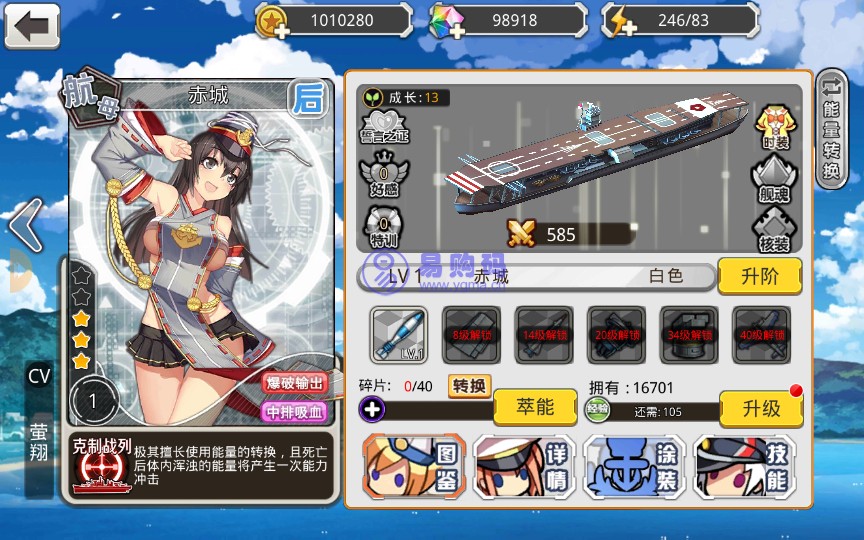Click the 萃能 extract button
Viewport: 864px width, 540px height.
(535, 407)
